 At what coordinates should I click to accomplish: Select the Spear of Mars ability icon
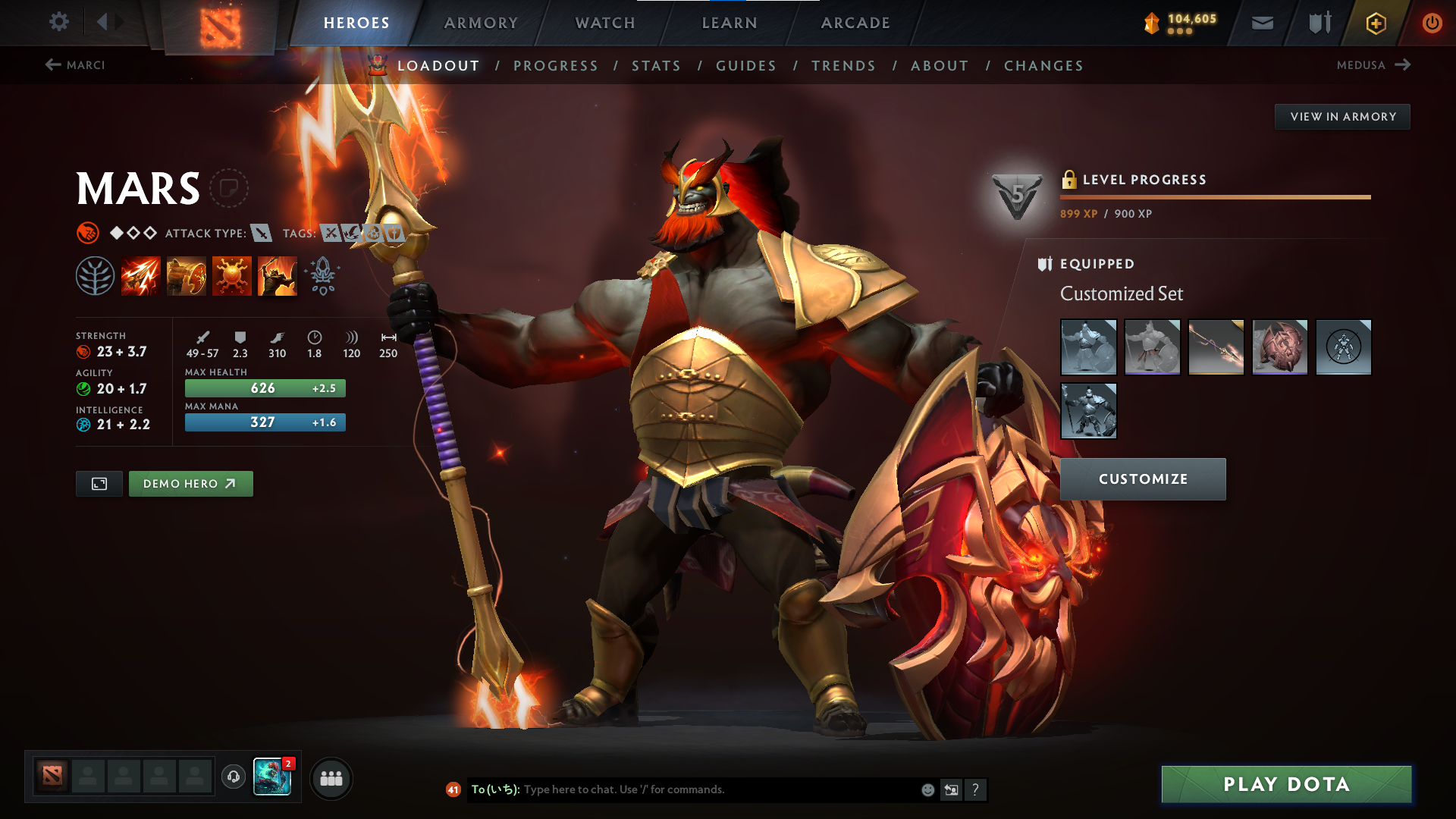141,275
